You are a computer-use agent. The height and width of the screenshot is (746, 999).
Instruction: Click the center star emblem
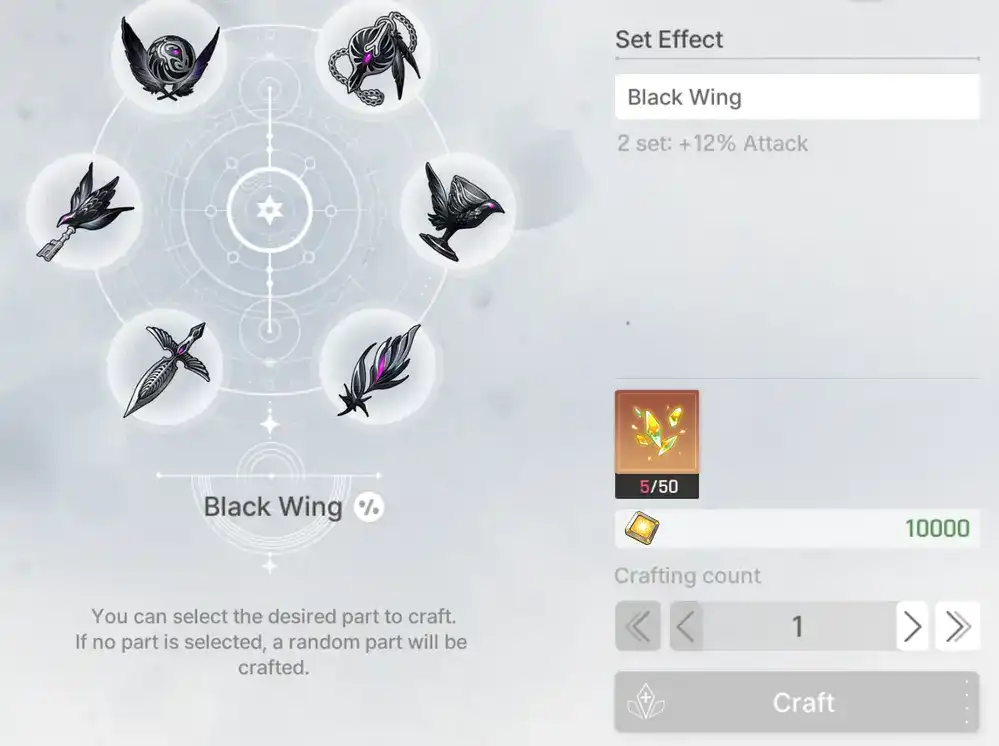click(269, 210)
